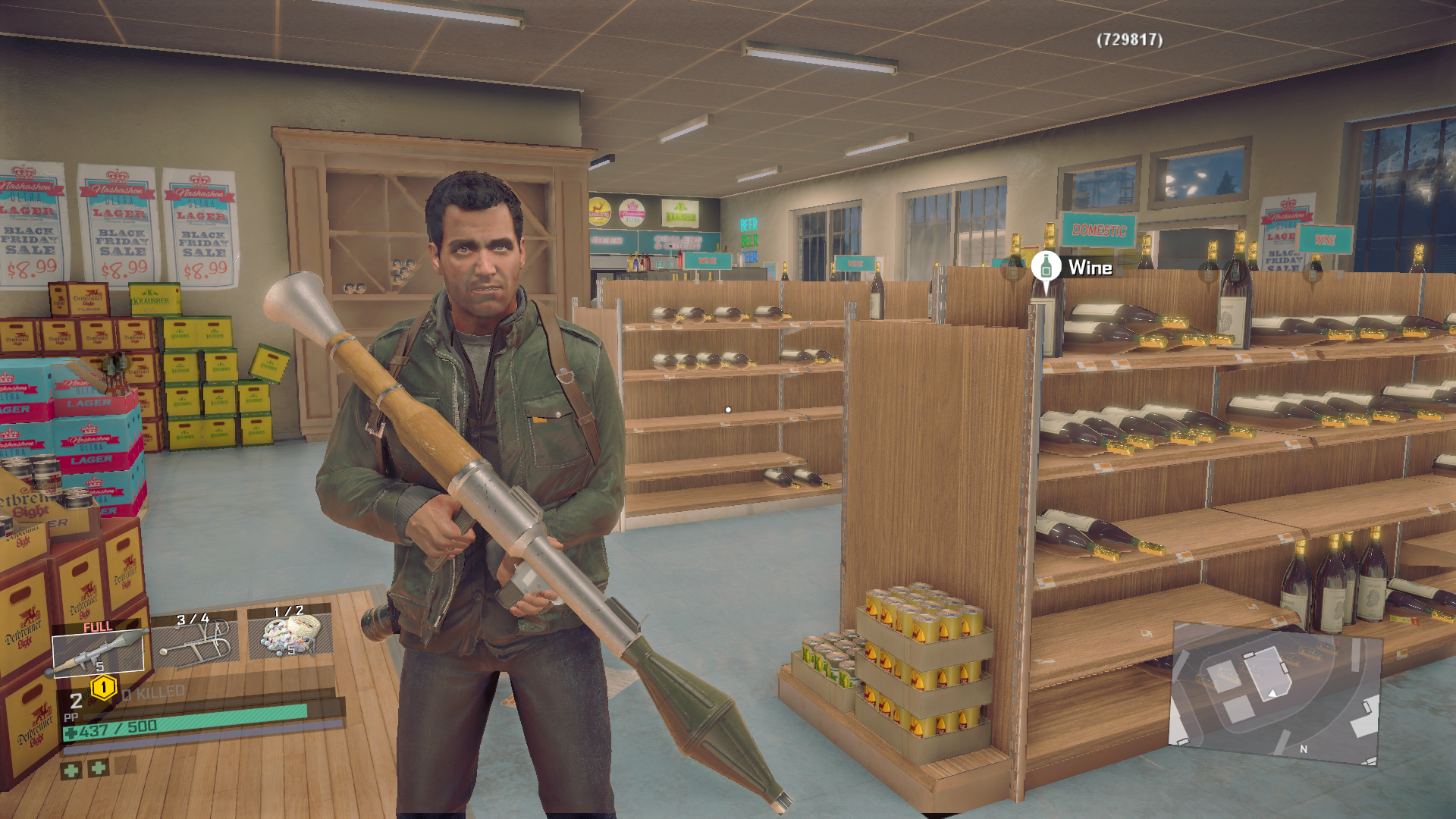
Task: Click the level number 2 above the PP bar
Action: click(x=77, y=701)
